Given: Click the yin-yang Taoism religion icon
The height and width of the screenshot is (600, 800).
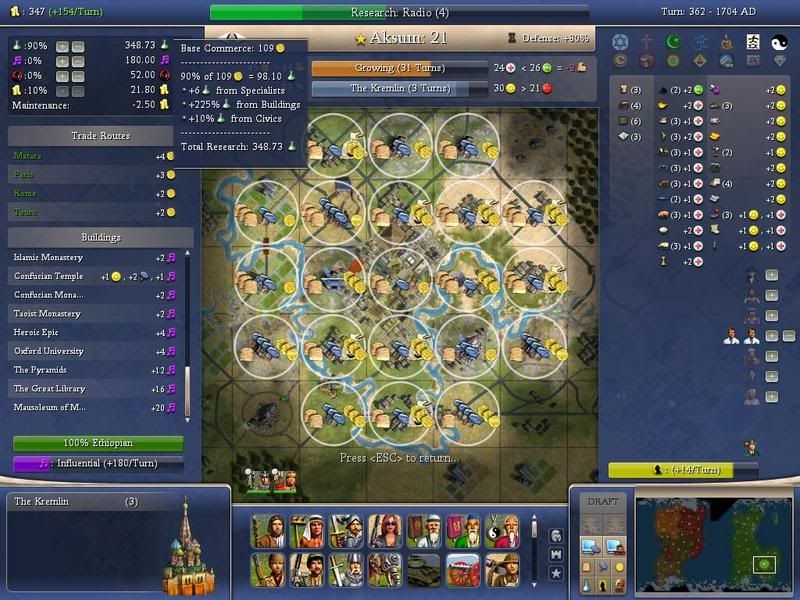Looking at the screenshot, I should tap(779, 42).
